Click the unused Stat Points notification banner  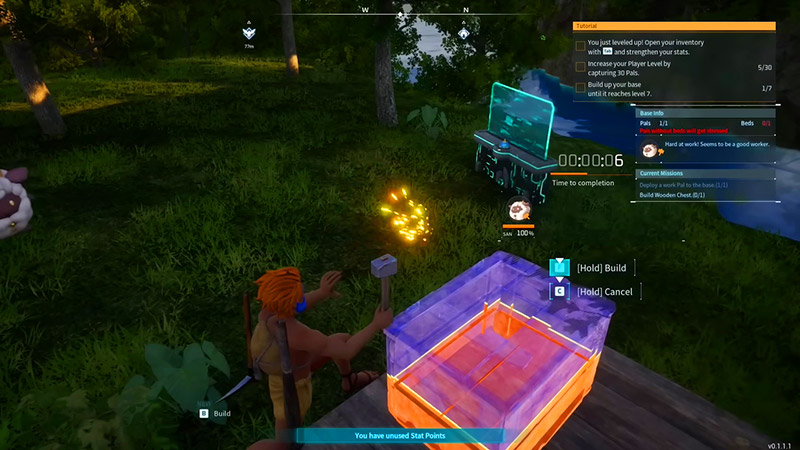click(x=400, y=436)
